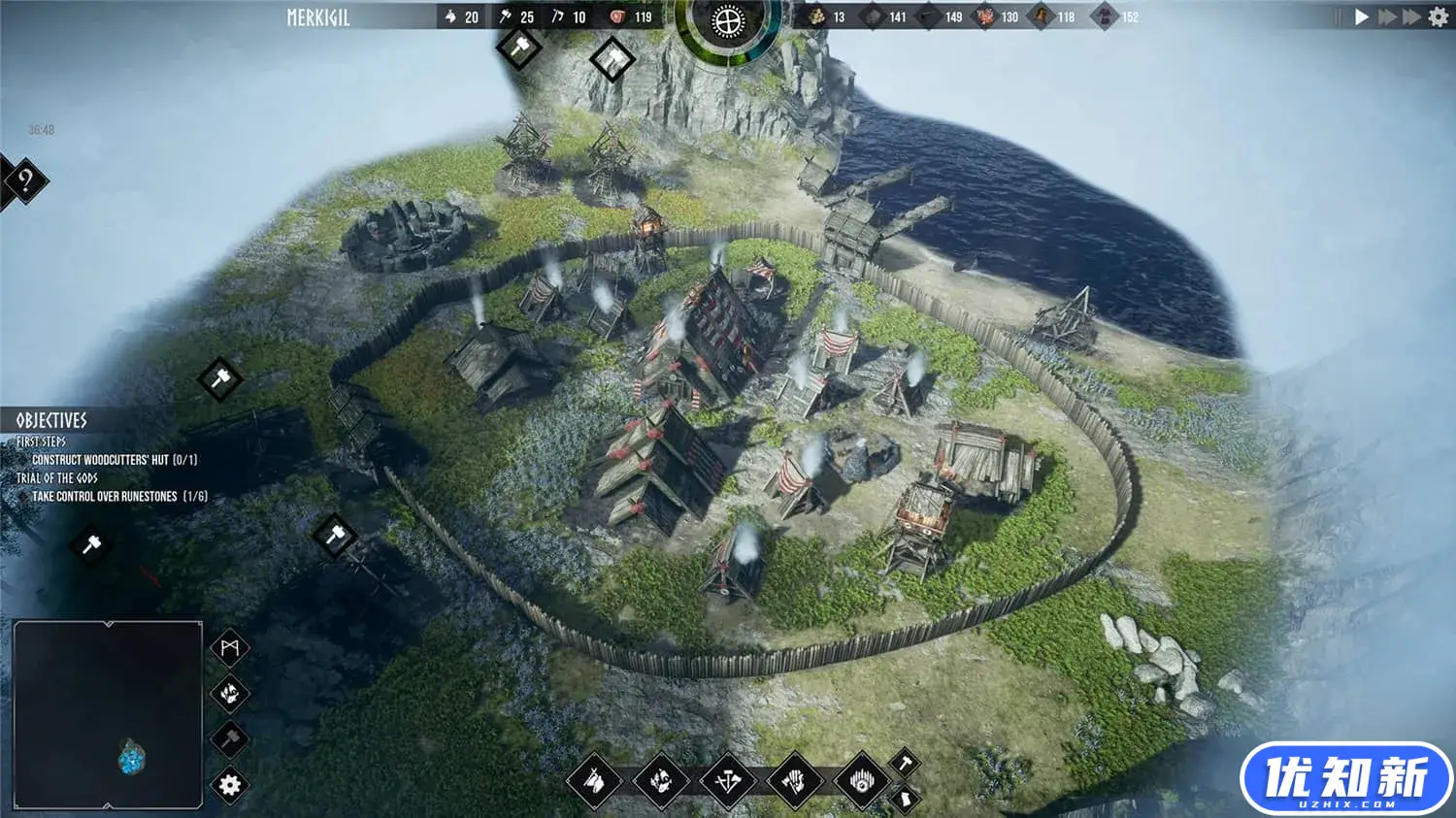The height and width of the screenshot is (818, 1456).
Task: Select the crossed tools build category
Action: tap(728, 780)
